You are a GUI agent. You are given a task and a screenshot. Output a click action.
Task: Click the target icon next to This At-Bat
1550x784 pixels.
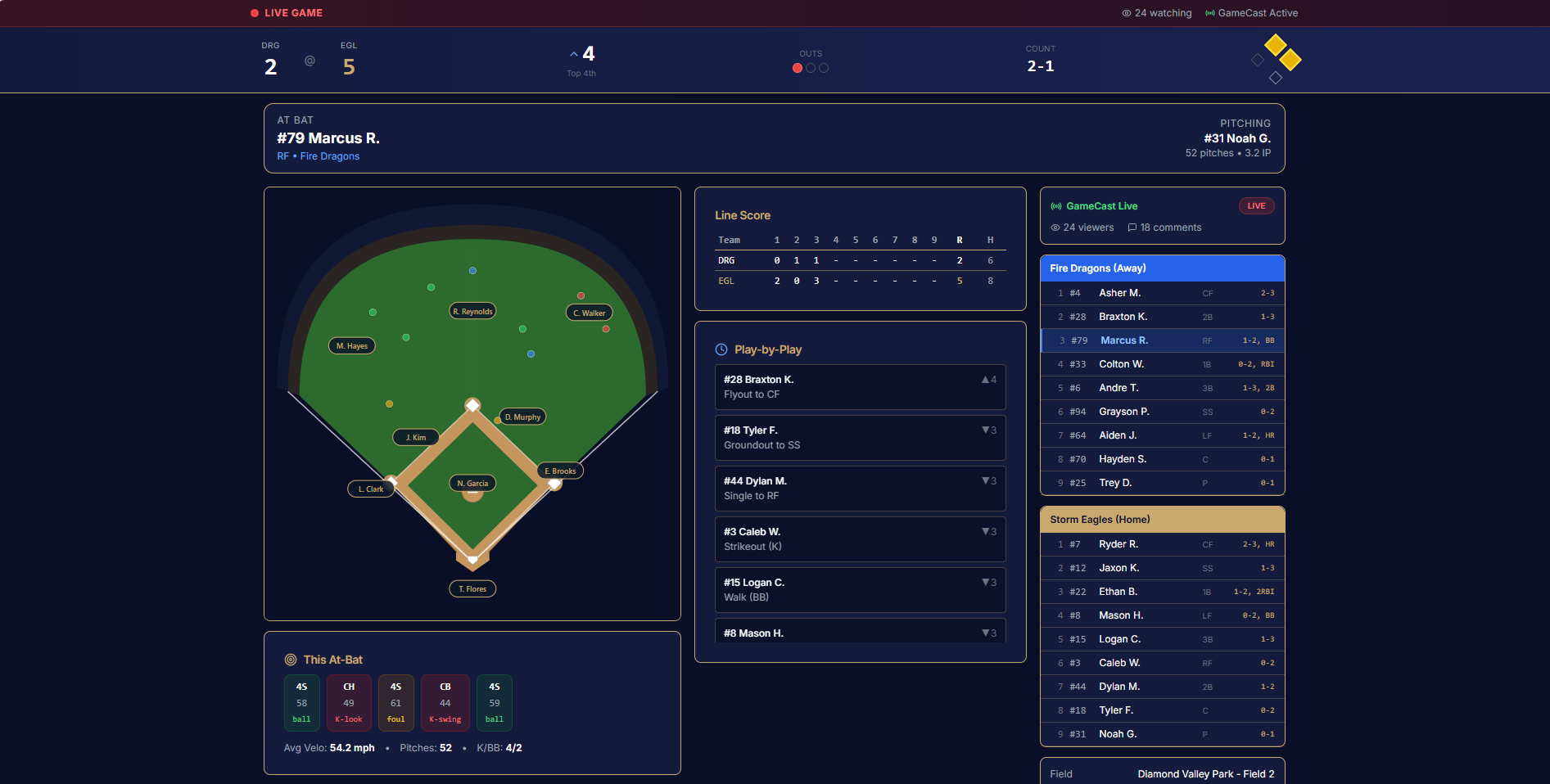click(x=290, y=660)
